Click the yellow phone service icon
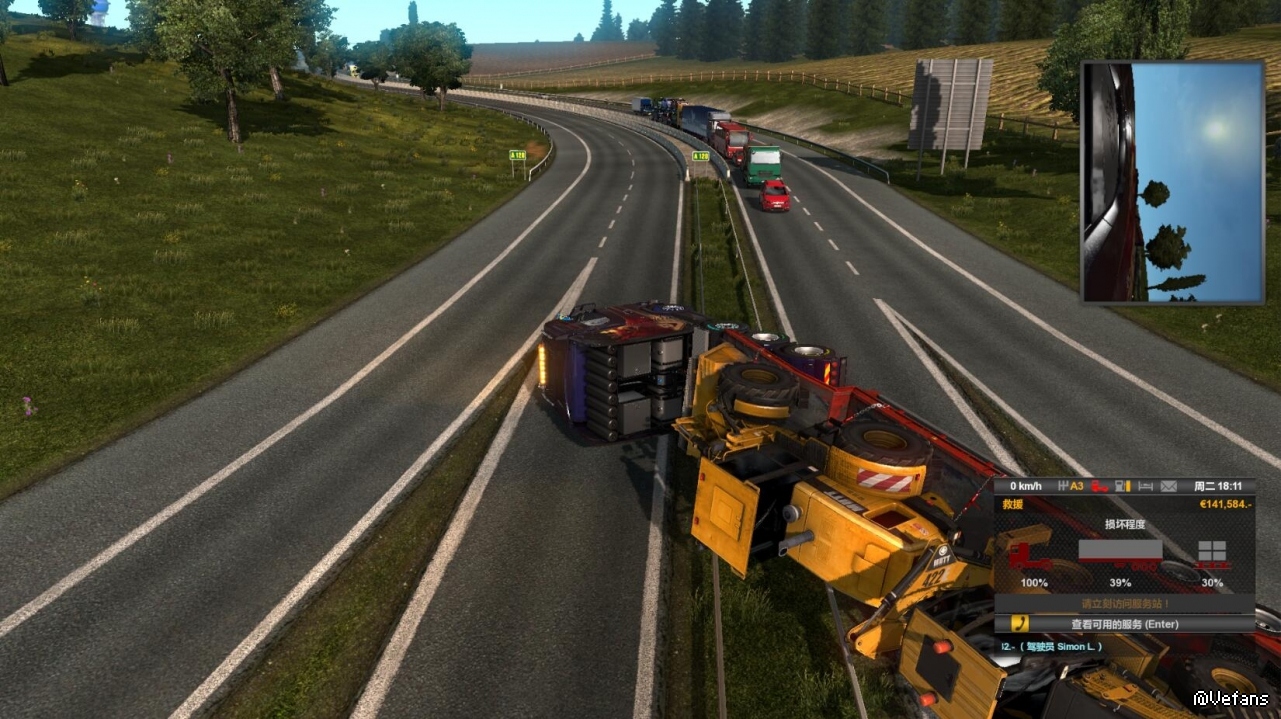The height and width of the screenshot is (719, 1281). (x=1020, y=624)
